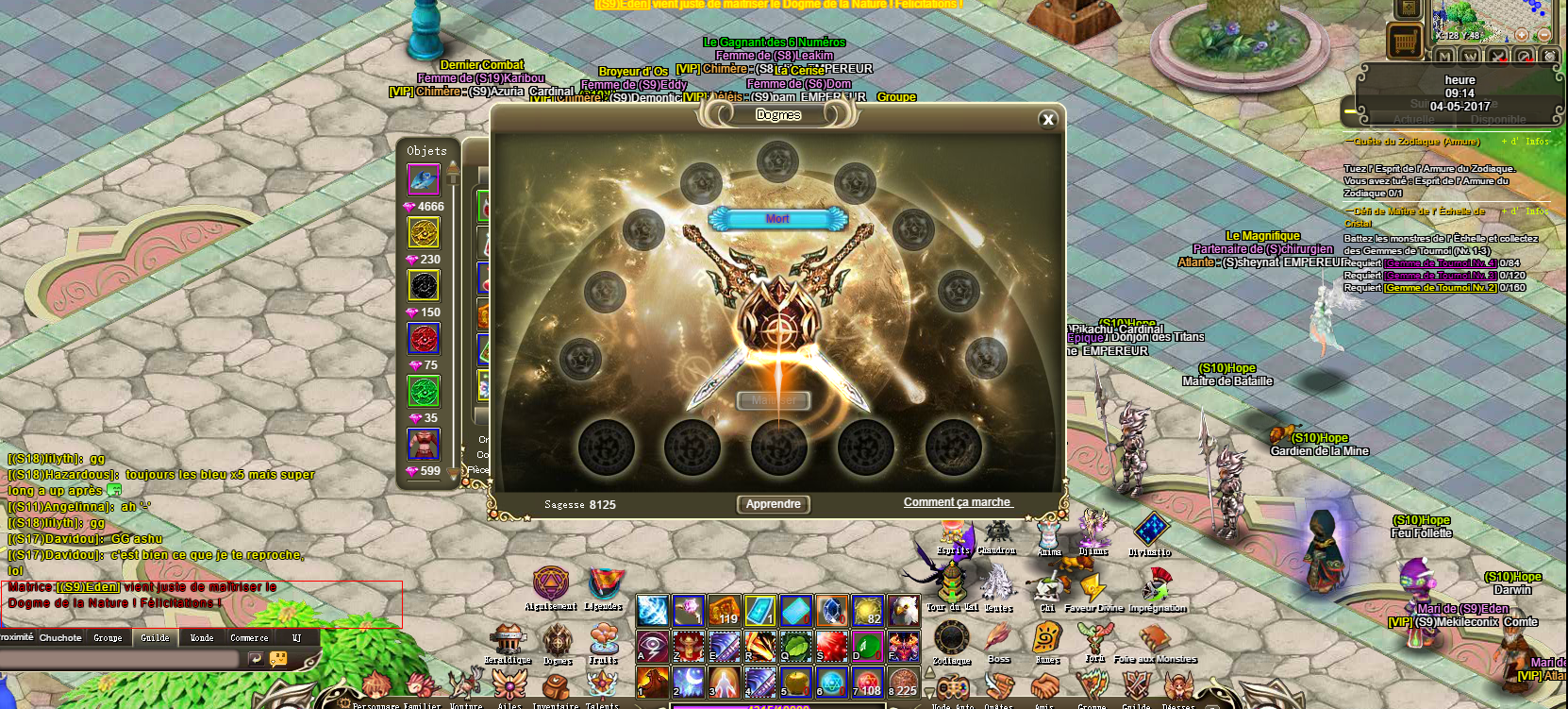Open the 'Comment ça marche' help link

957,502
